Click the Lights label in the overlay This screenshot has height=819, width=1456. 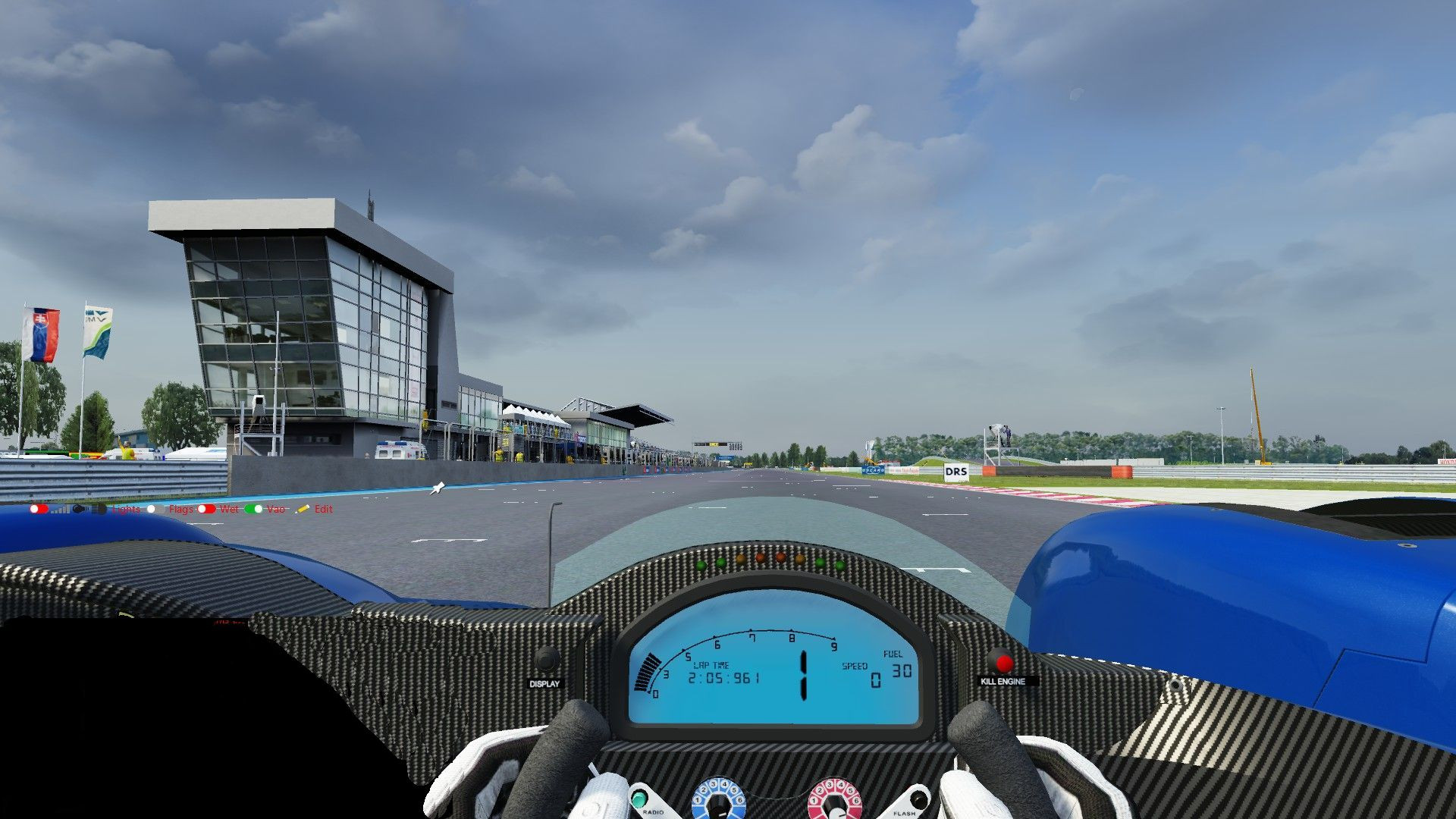126,510
